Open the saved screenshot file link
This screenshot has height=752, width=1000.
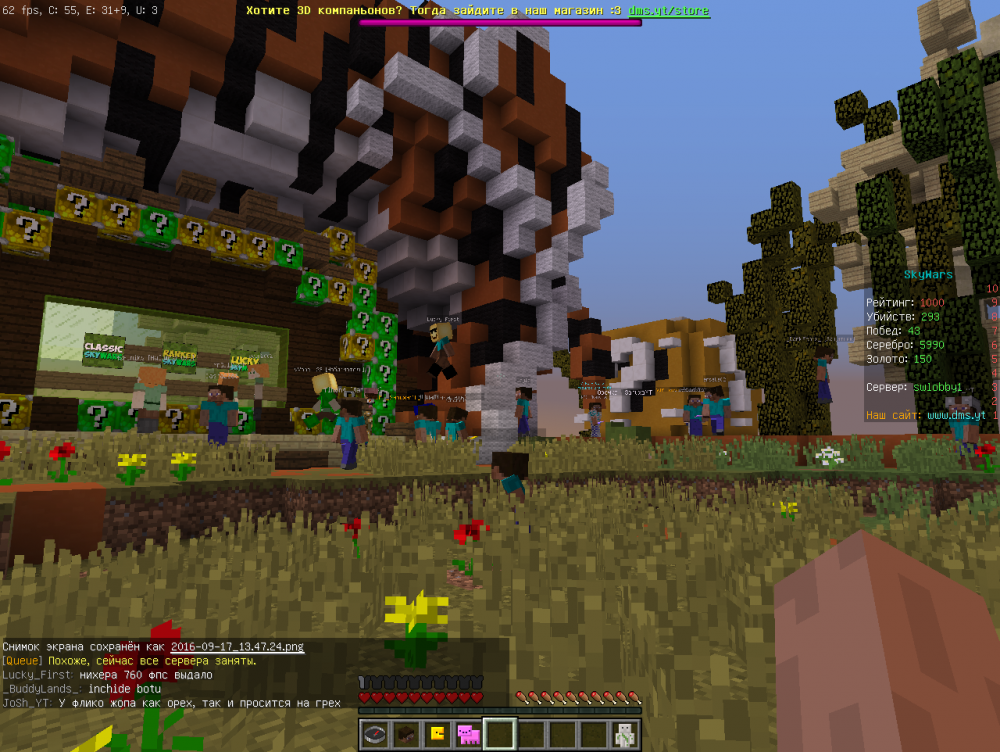click(237, 647)
